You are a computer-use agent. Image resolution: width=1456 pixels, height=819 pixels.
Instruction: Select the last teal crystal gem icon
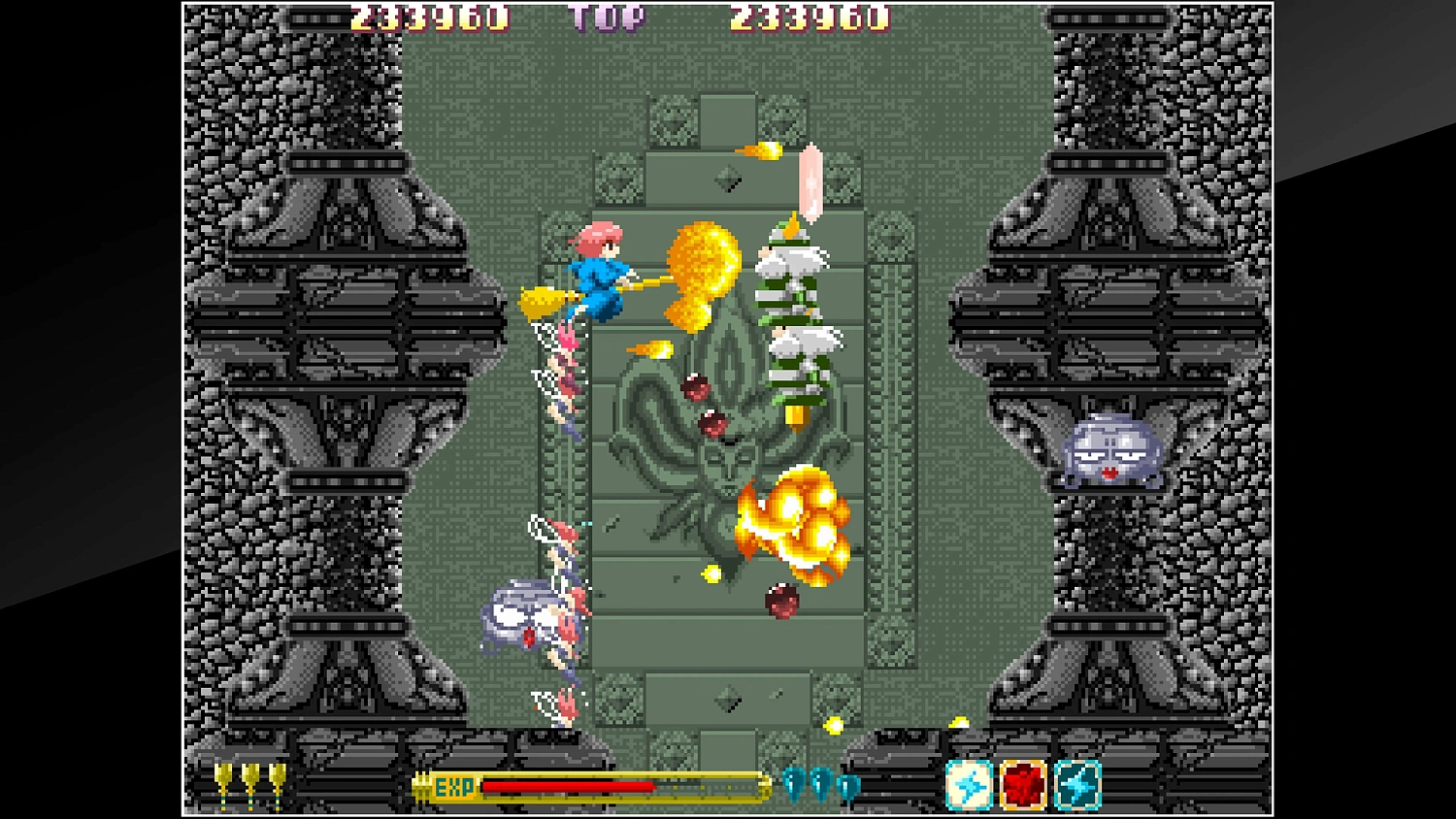point(846,786)
